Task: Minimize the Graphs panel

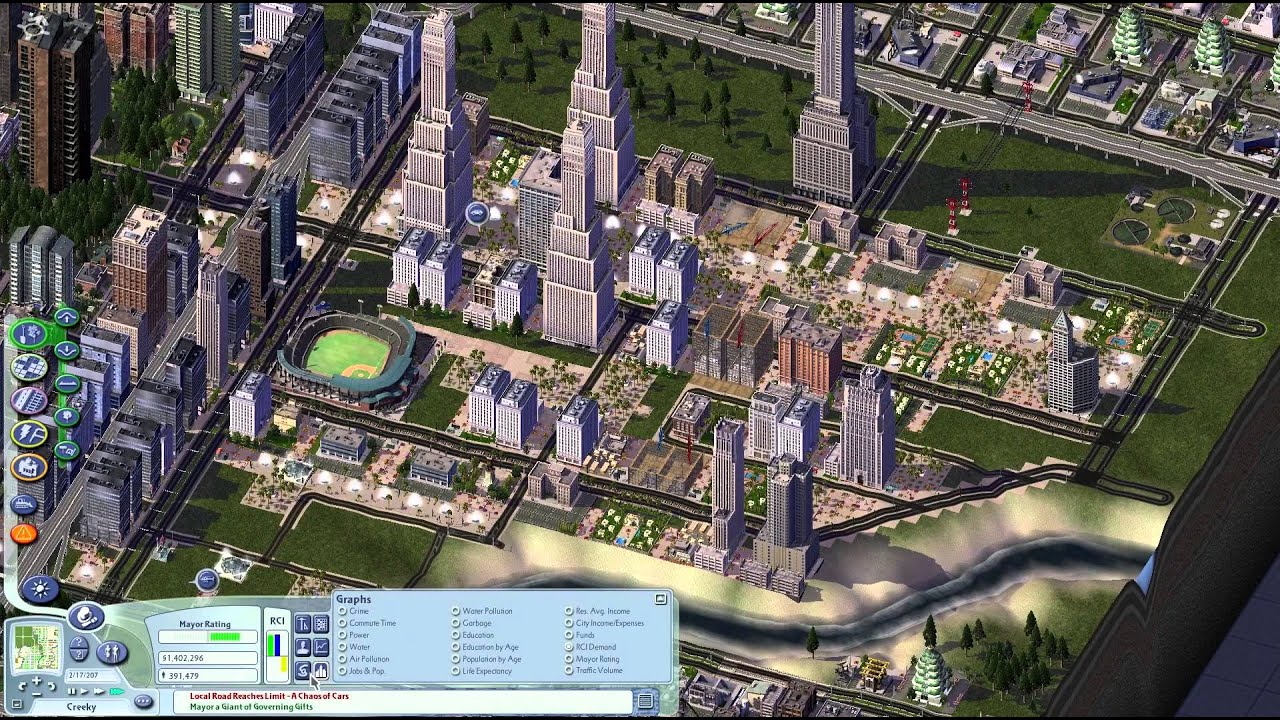Action: click(660, 598)
